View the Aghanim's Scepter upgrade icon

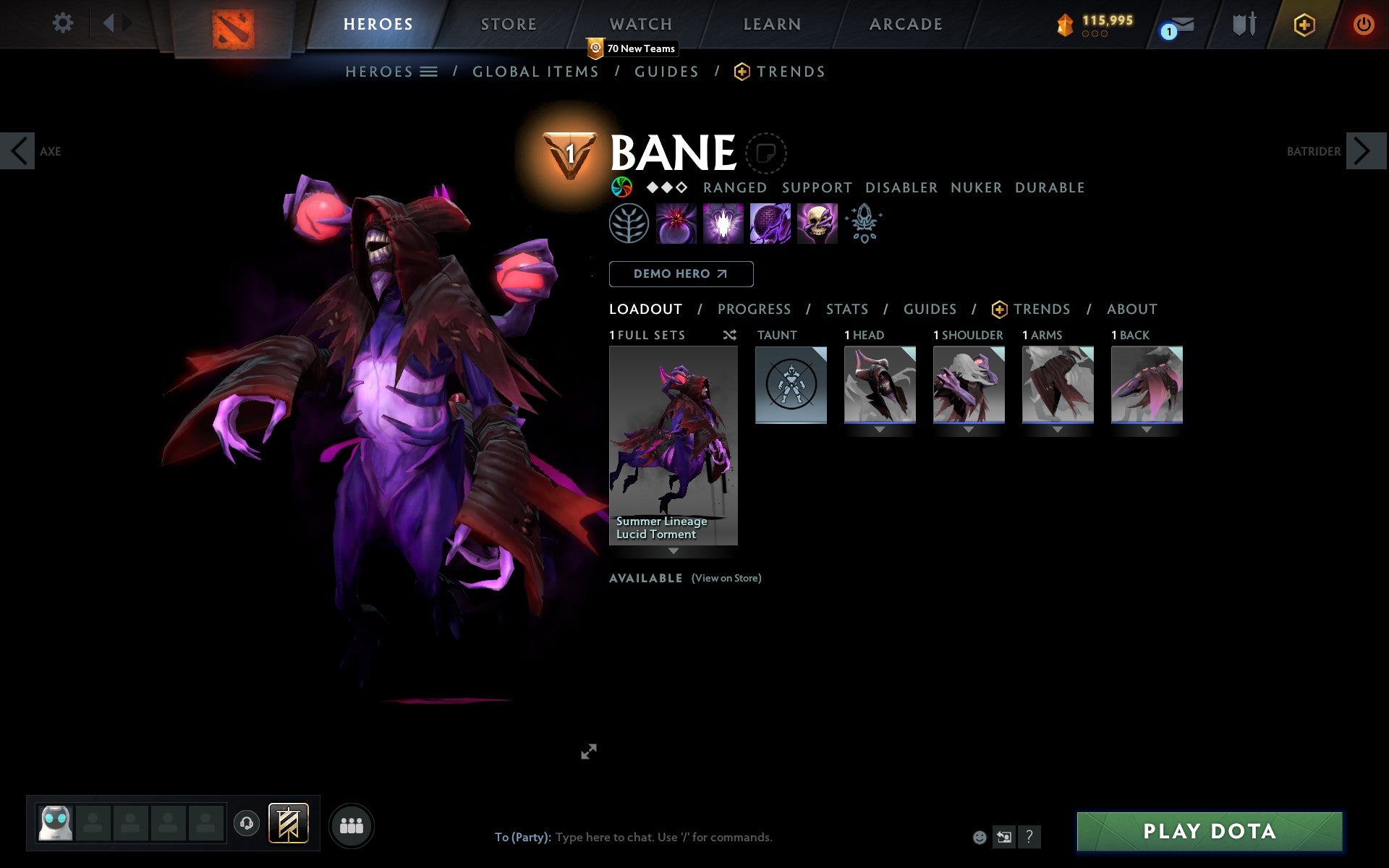click(x=864, y=224)
